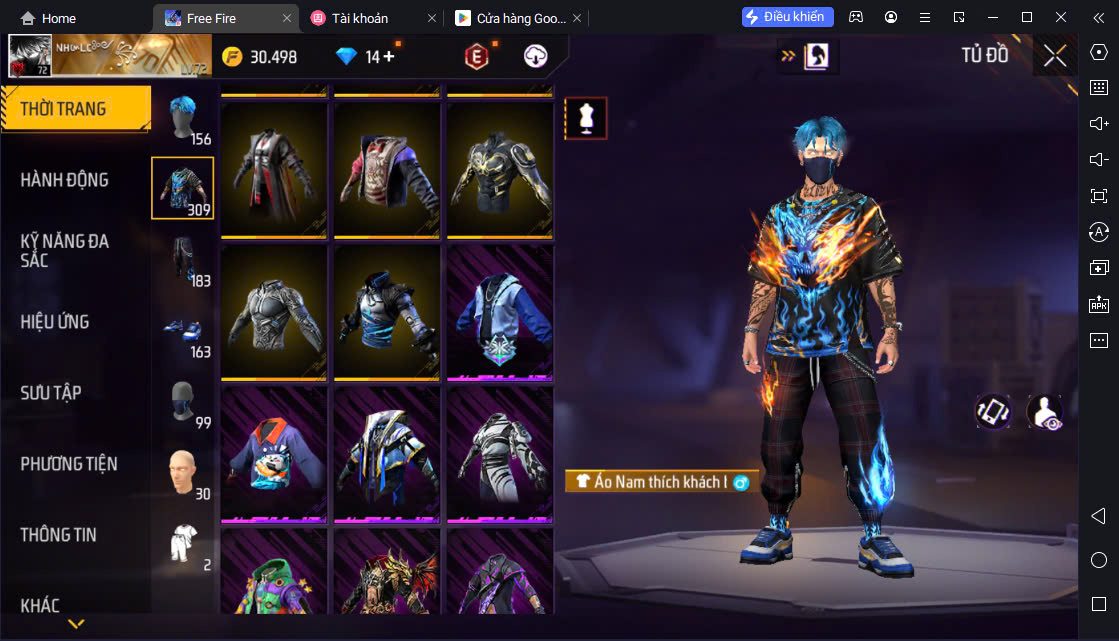Switch to the Tài khoản emulator tab

[372, 18]
